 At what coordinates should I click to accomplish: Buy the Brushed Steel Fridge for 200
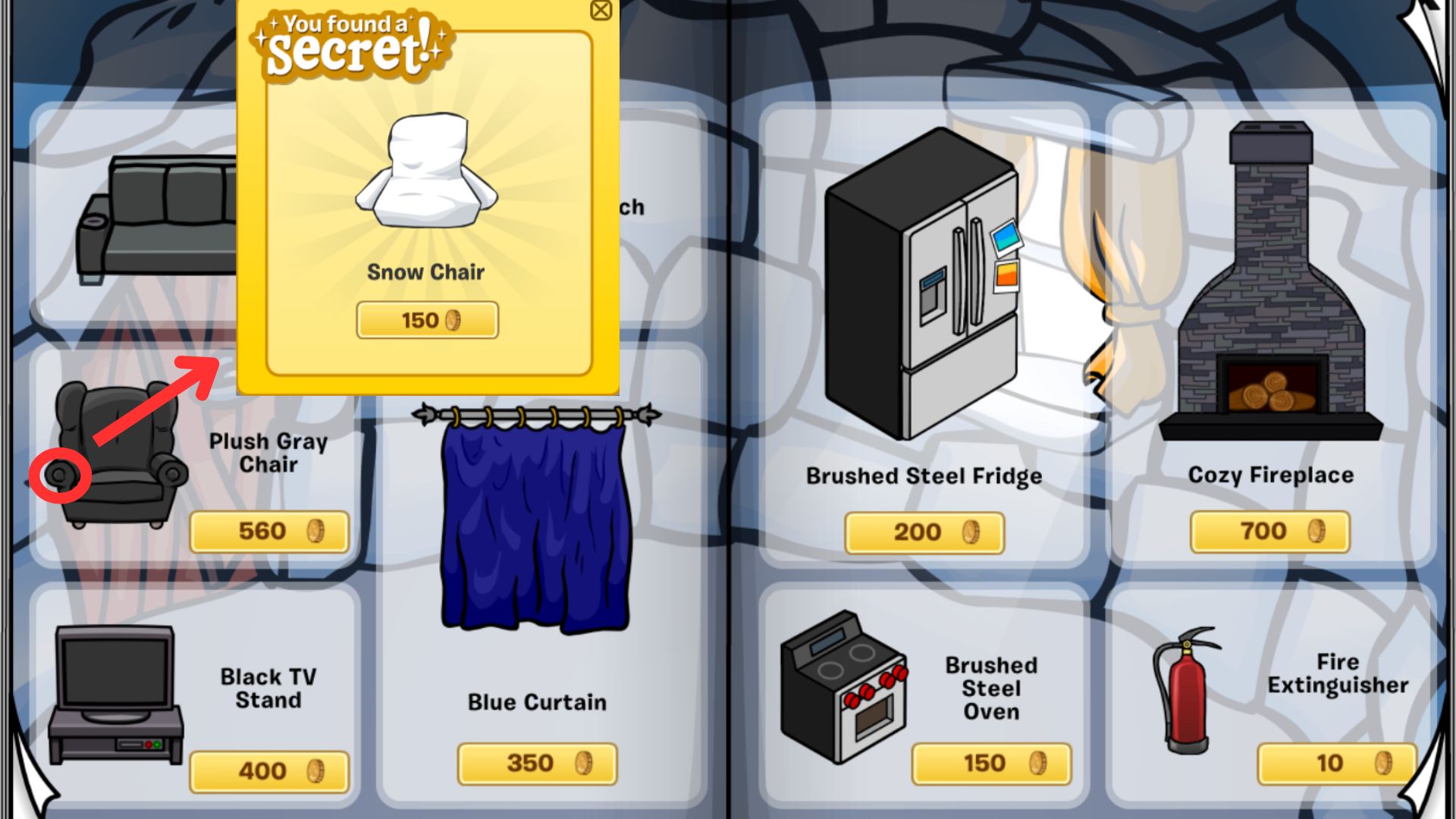click(x=924, y=532)
